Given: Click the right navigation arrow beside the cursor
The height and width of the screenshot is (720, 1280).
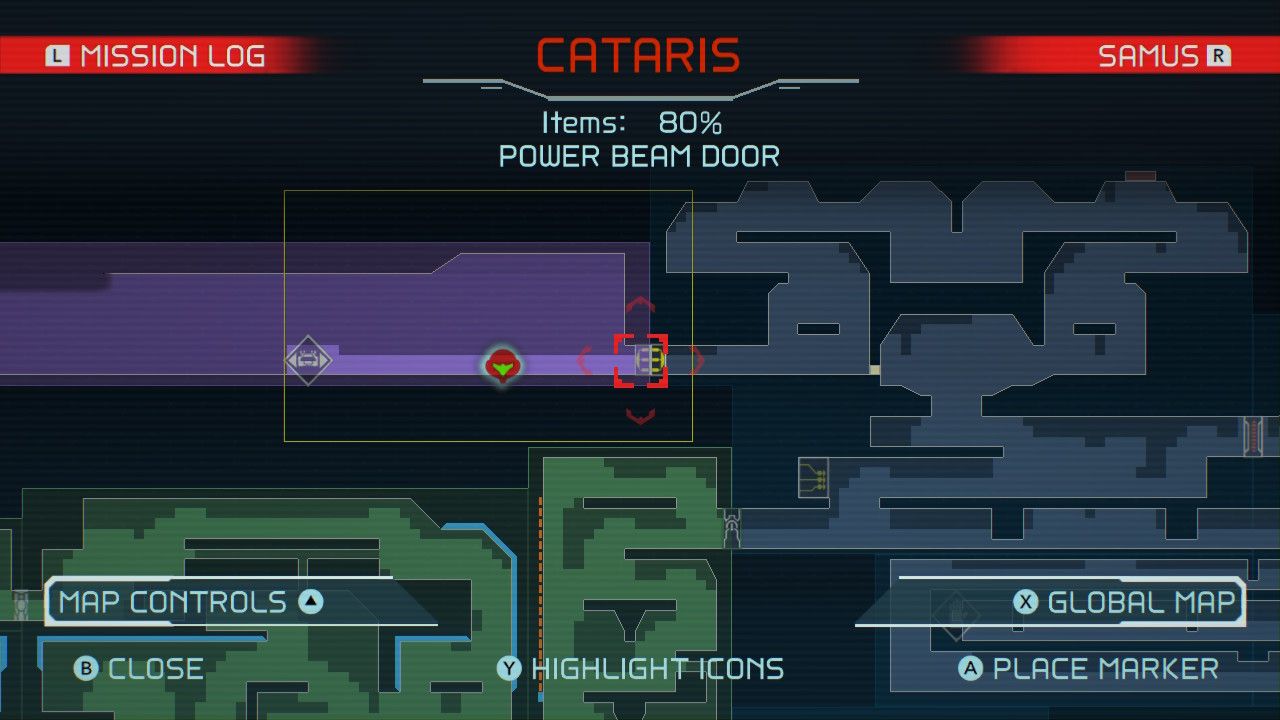Looking at the screenshot, I should (x=697, y=360).
